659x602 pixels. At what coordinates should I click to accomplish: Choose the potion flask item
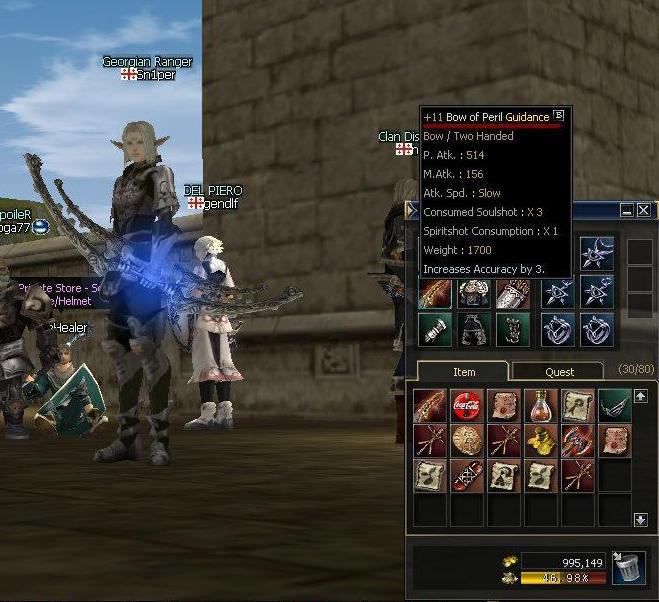coord(540,405)
